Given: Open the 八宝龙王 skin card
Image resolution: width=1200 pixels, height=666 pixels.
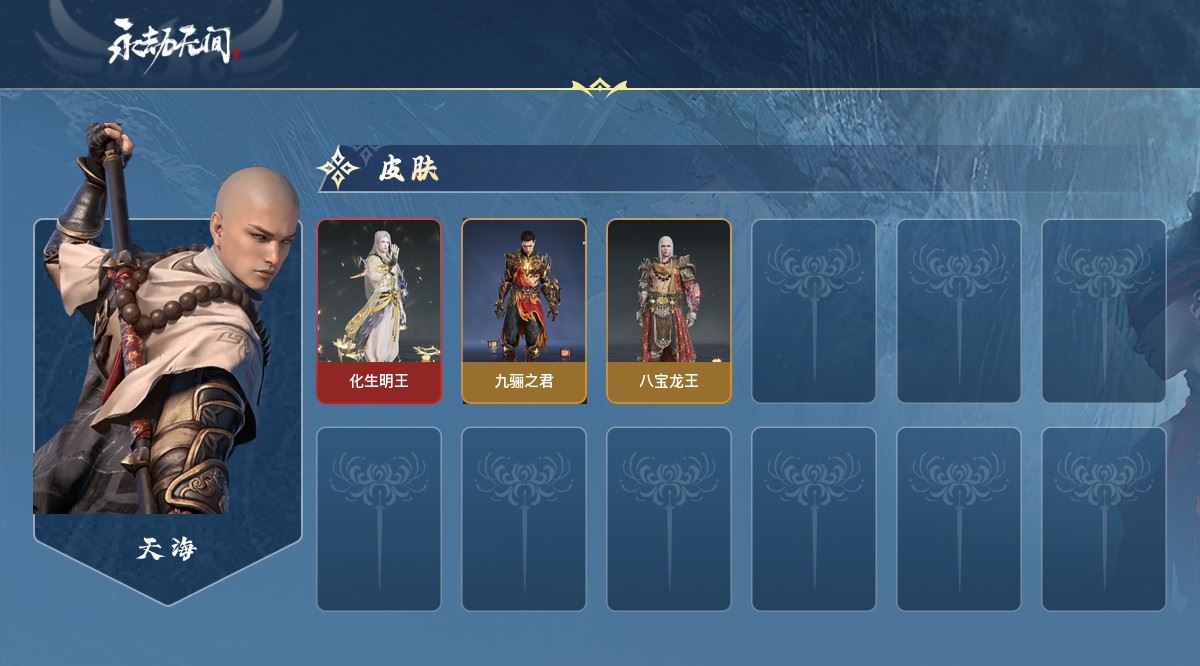Looking at the screenshot, I should [x=668, y=311].
